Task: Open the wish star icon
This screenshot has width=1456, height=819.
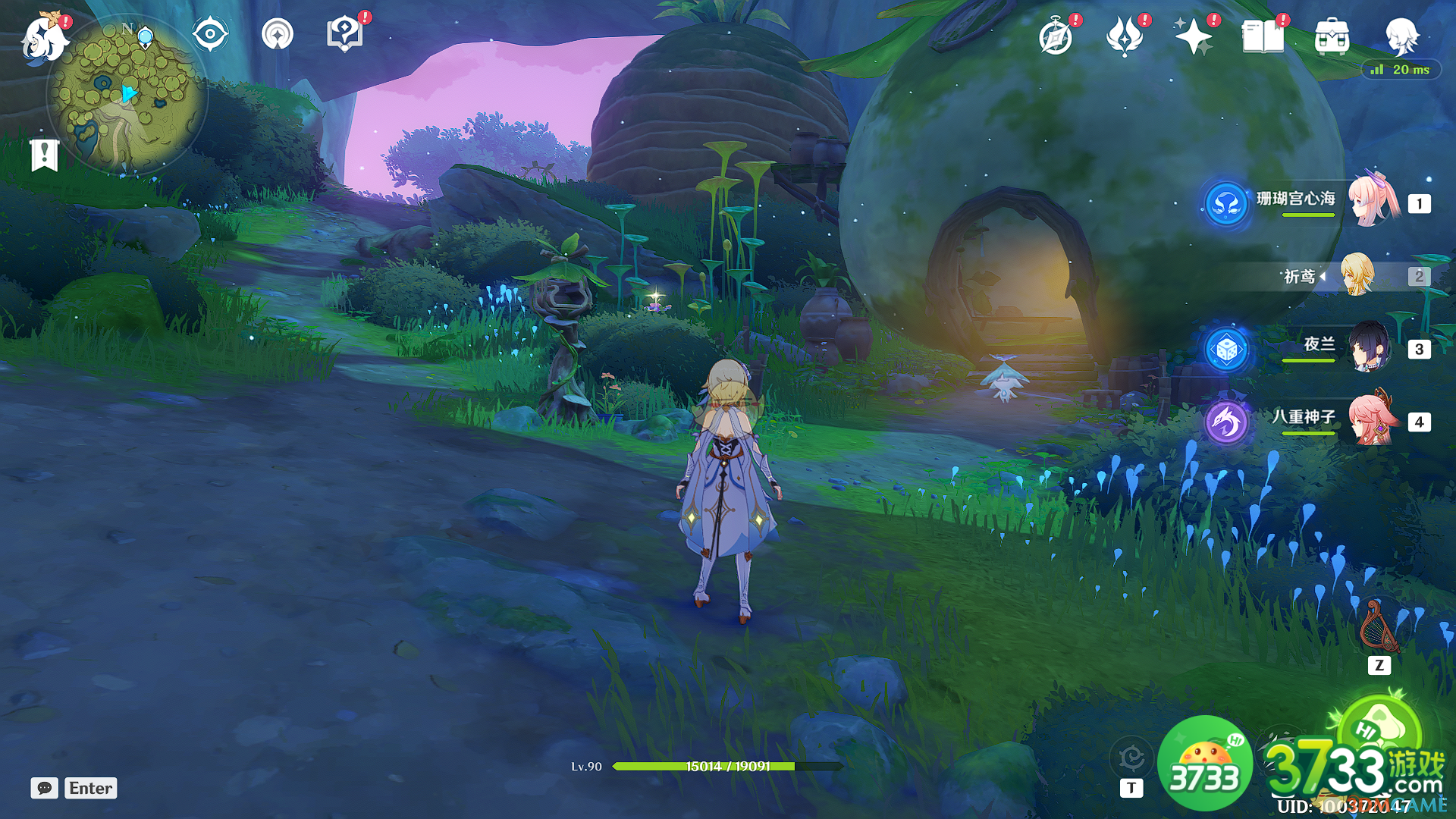Action: 1193,36
